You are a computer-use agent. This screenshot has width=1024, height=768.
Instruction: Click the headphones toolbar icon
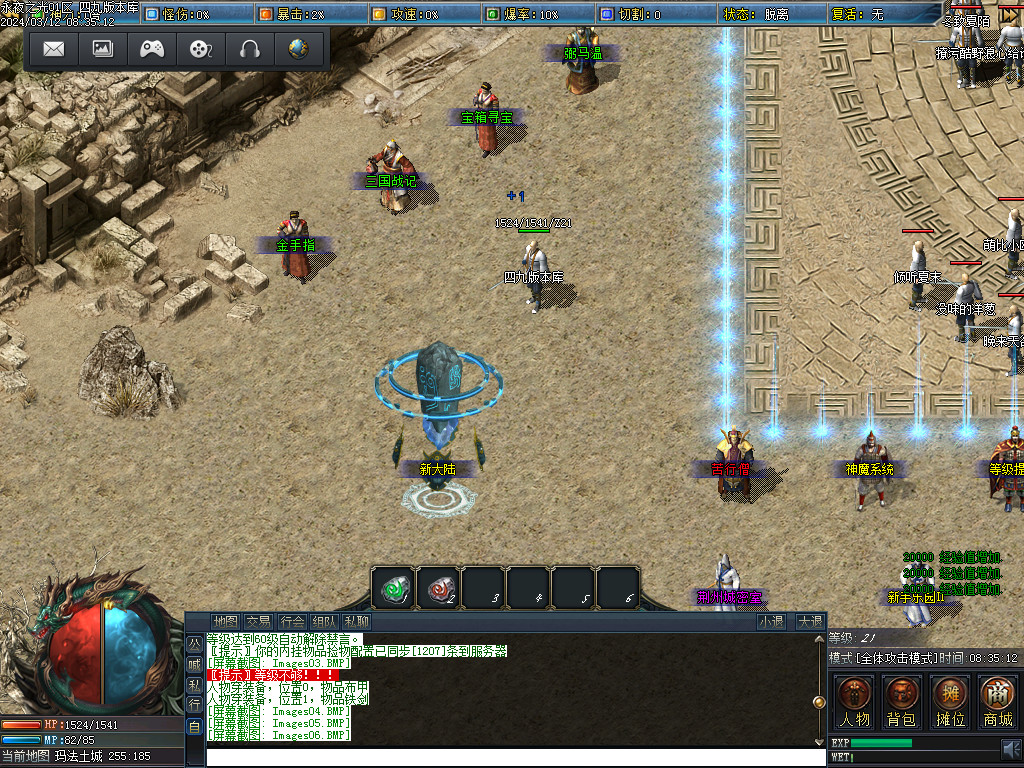(x=250, y=49)
